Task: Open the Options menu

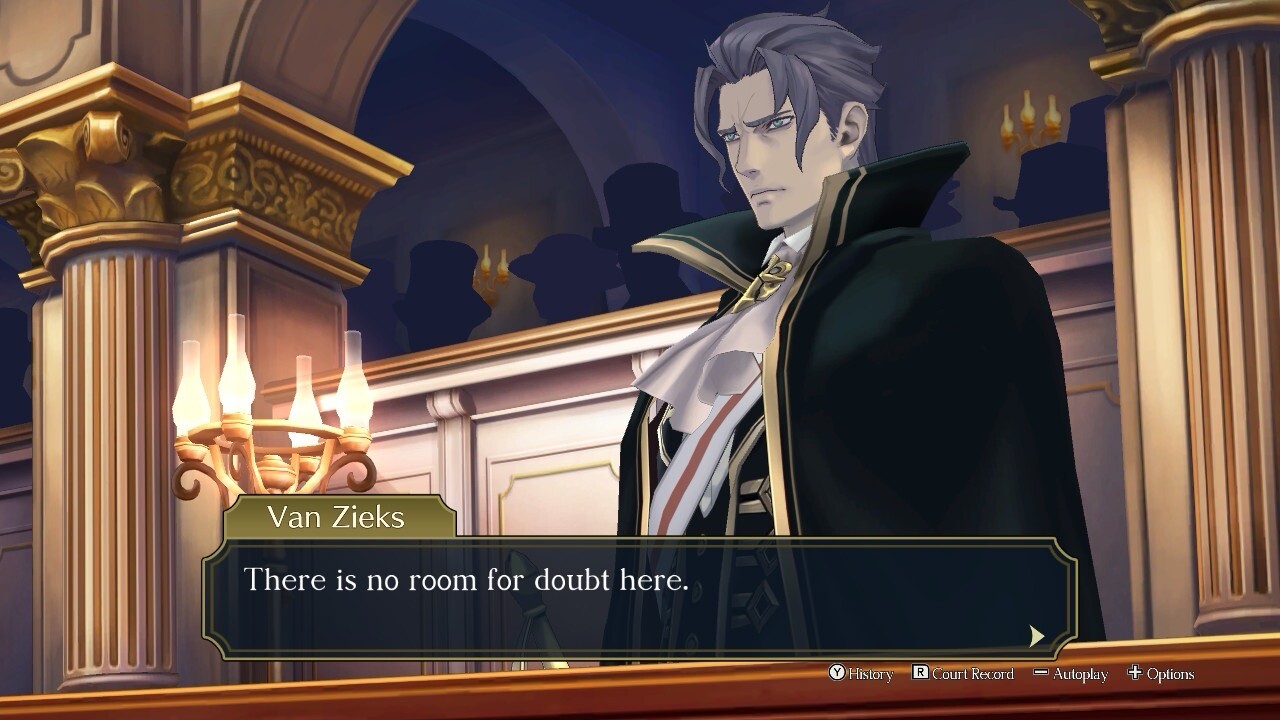Action: pyautogui.click(x=1160, y=674)
